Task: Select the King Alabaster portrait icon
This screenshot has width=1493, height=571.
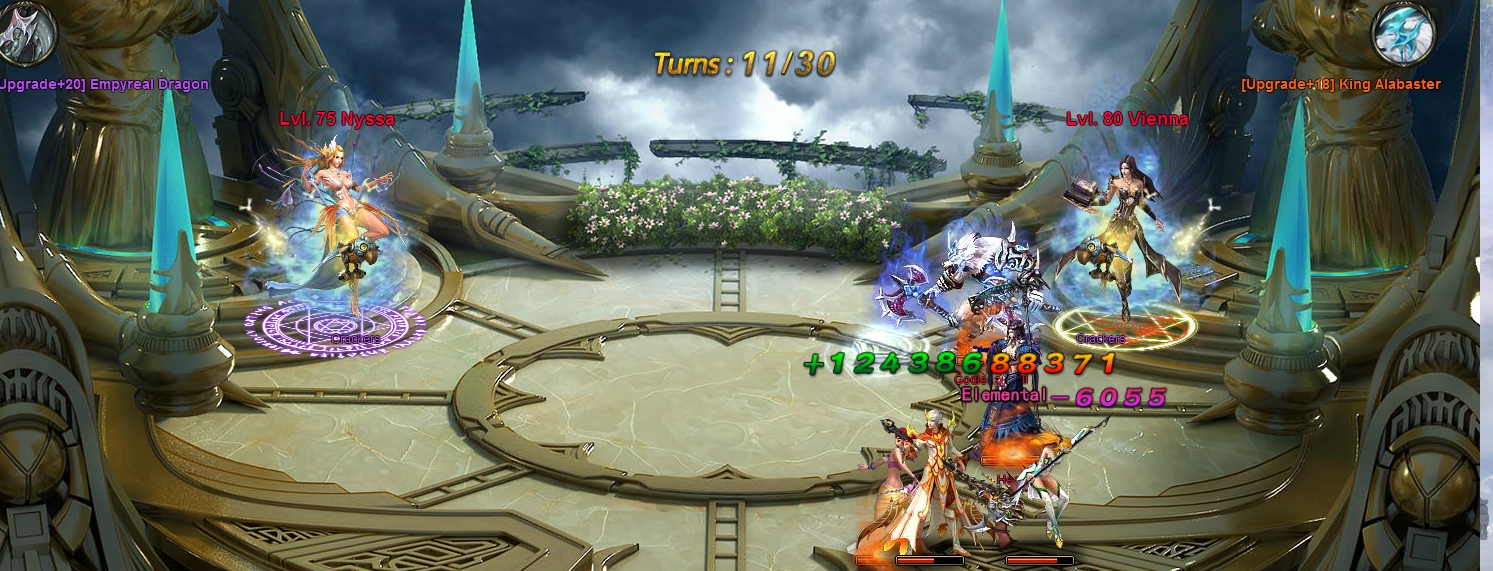Action: [x=1403, y=35]
